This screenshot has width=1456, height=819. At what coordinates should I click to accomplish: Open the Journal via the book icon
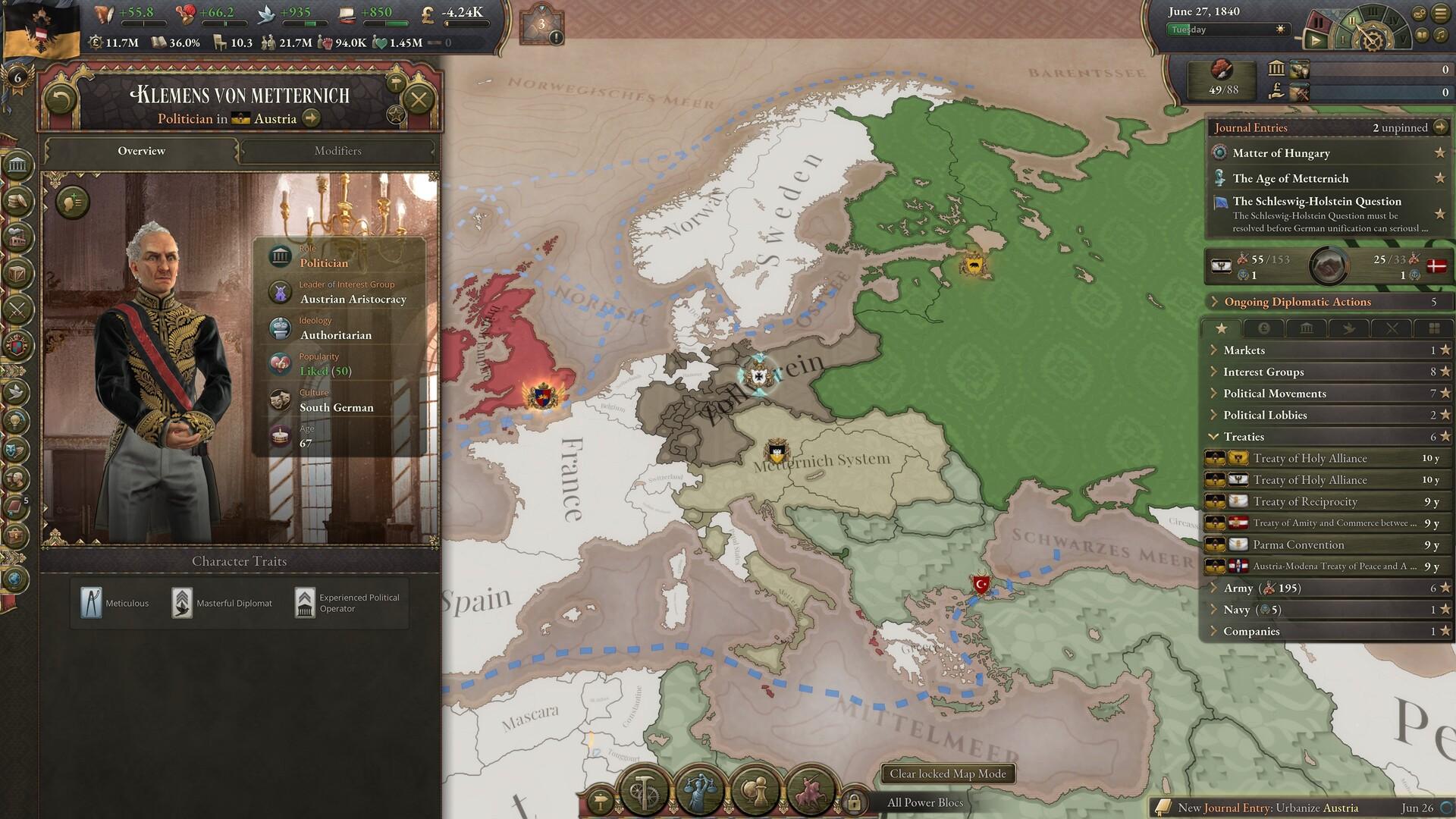coord(15,506)
